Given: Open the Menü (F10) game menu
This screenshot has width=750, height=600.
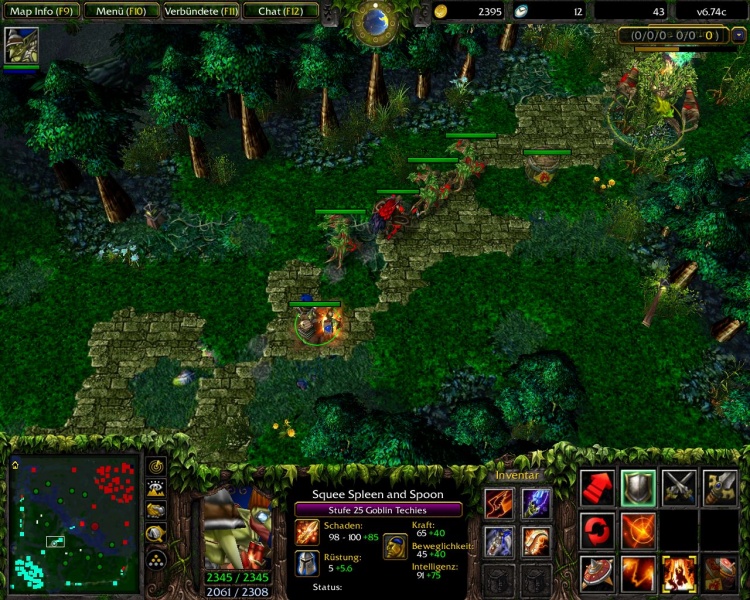Looking at the screenshot, I should pos(120,11).
